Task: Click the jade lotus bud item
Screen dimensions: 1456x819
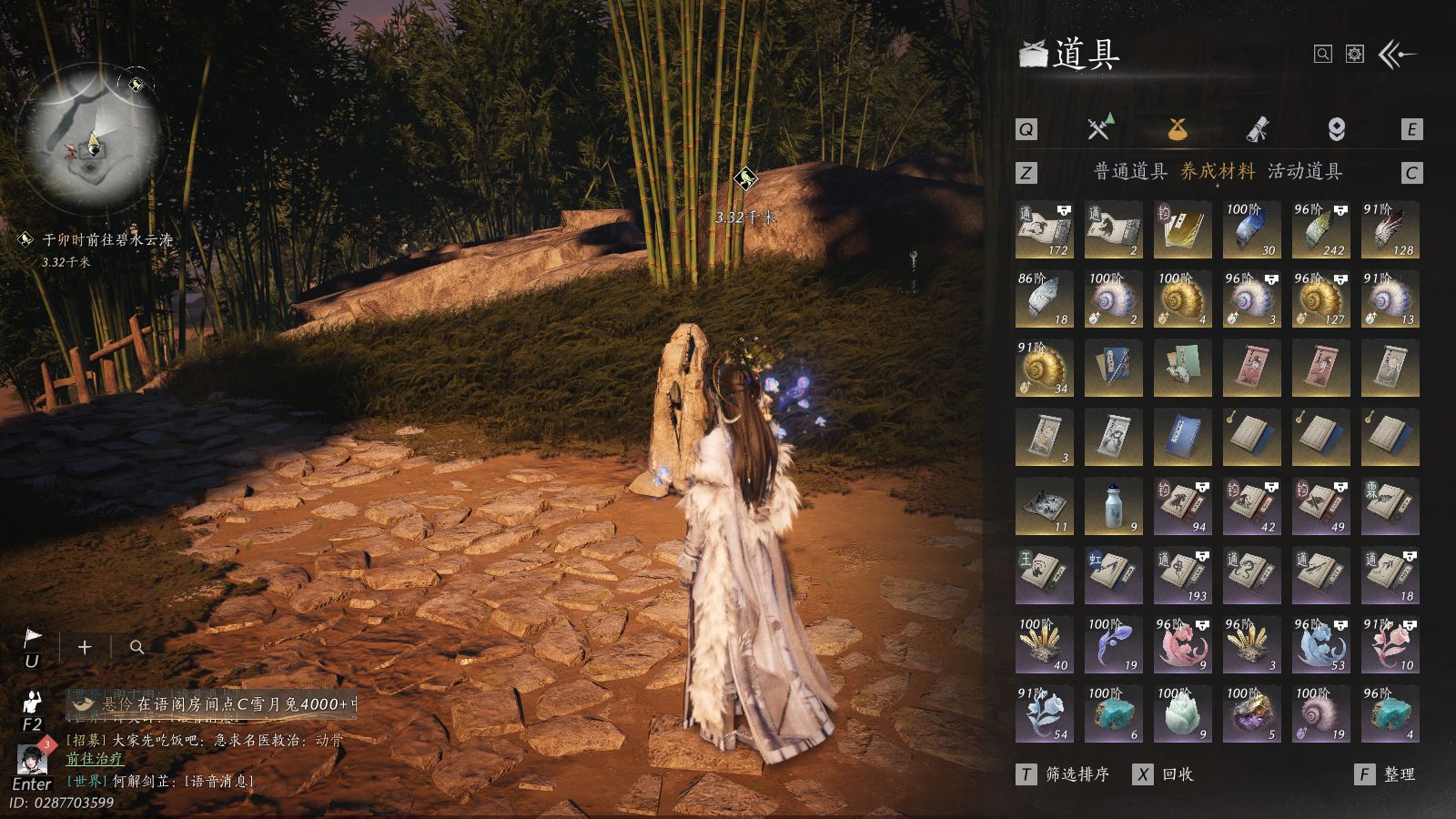Action: click(x=1182, y=714)
